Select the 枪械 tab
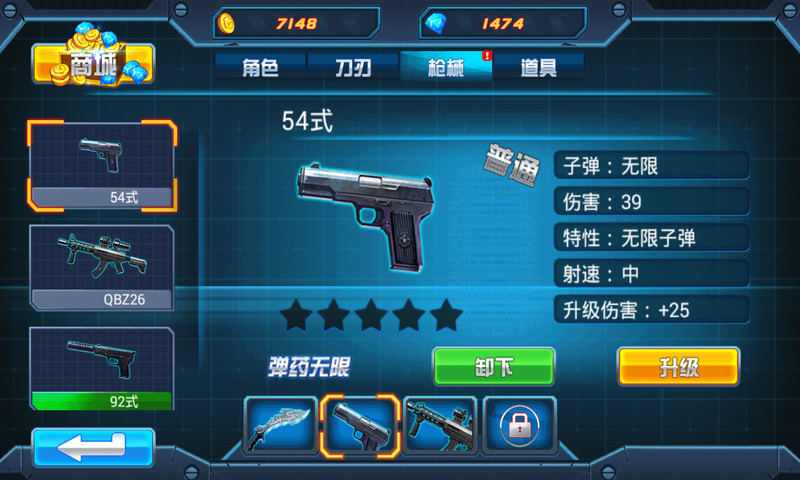The width and height of the screenshot is (800, 480). click(x=445, y=67)
